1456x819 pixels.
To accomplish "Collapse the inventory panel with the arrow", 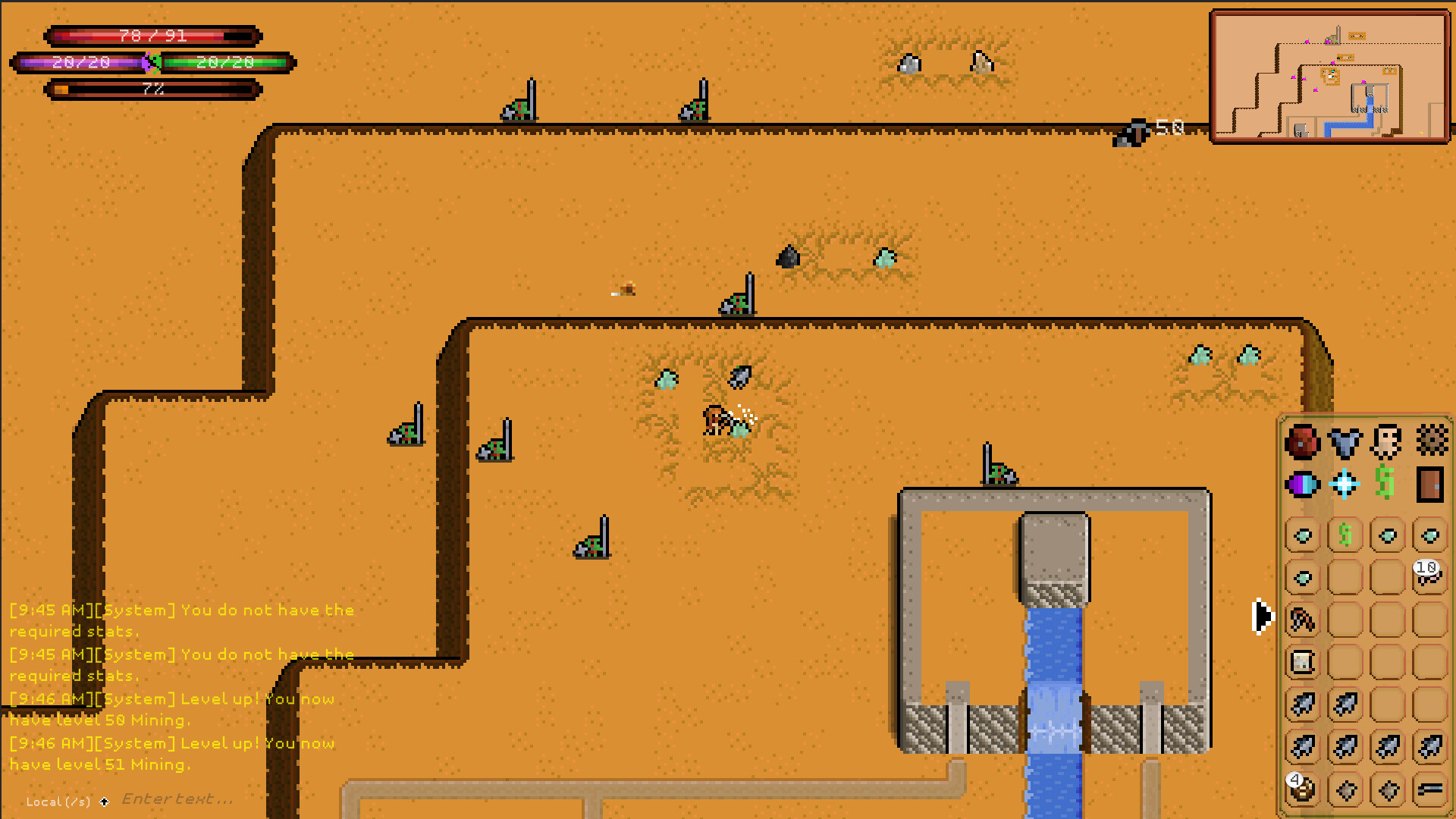I will click(x=1263, y=617).
